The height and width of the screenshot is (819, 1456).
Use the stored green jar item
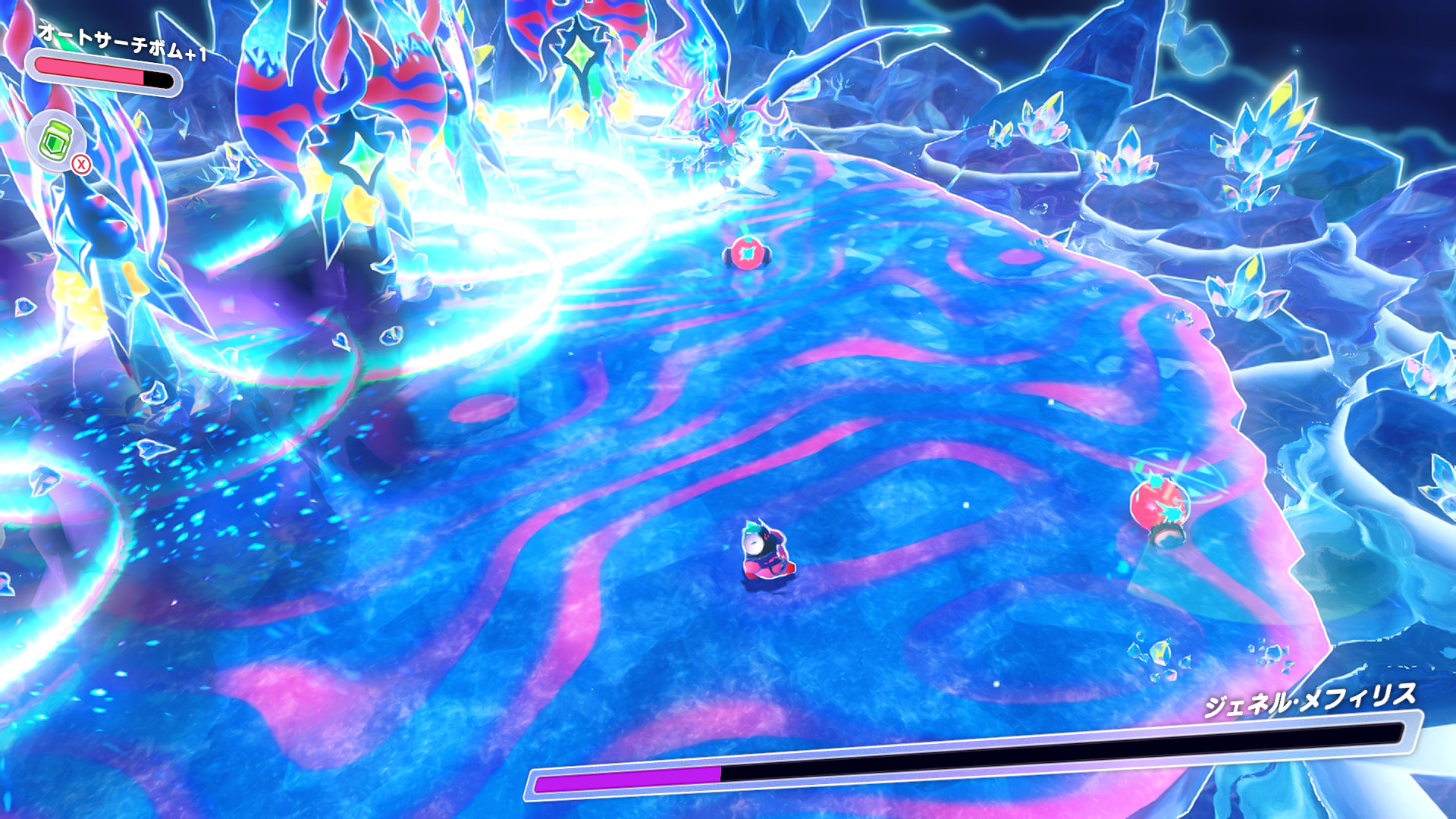(55, 140)
